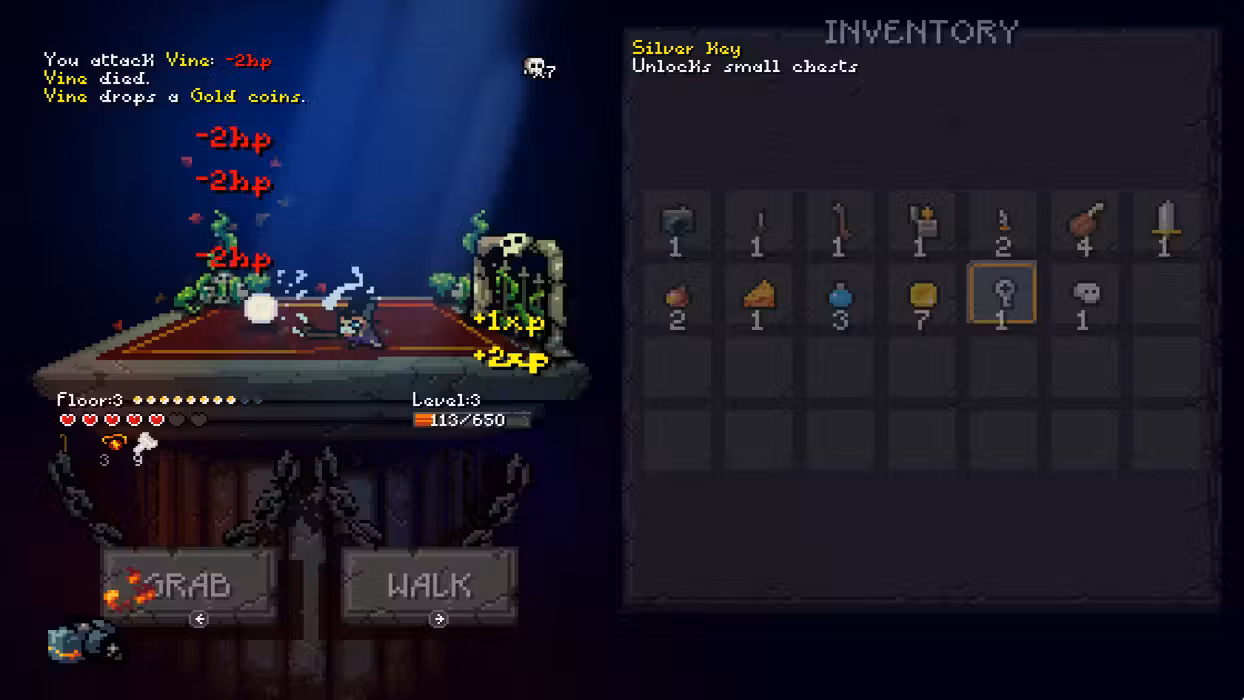The width and height of the screenshot is (1244, 700).
Task: Select the sword inventory slot
Action: [x=1164, y=223]
